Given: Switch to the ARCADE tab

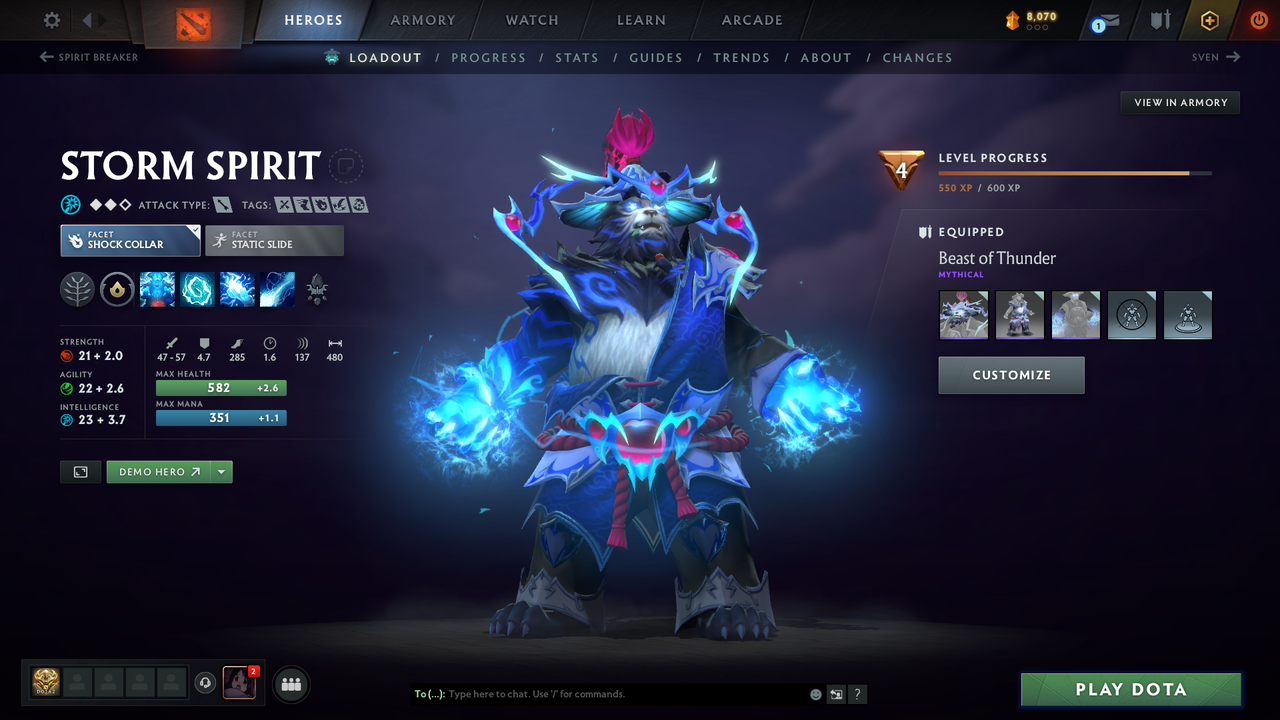Looking at the screenshot, I should 751,20.
